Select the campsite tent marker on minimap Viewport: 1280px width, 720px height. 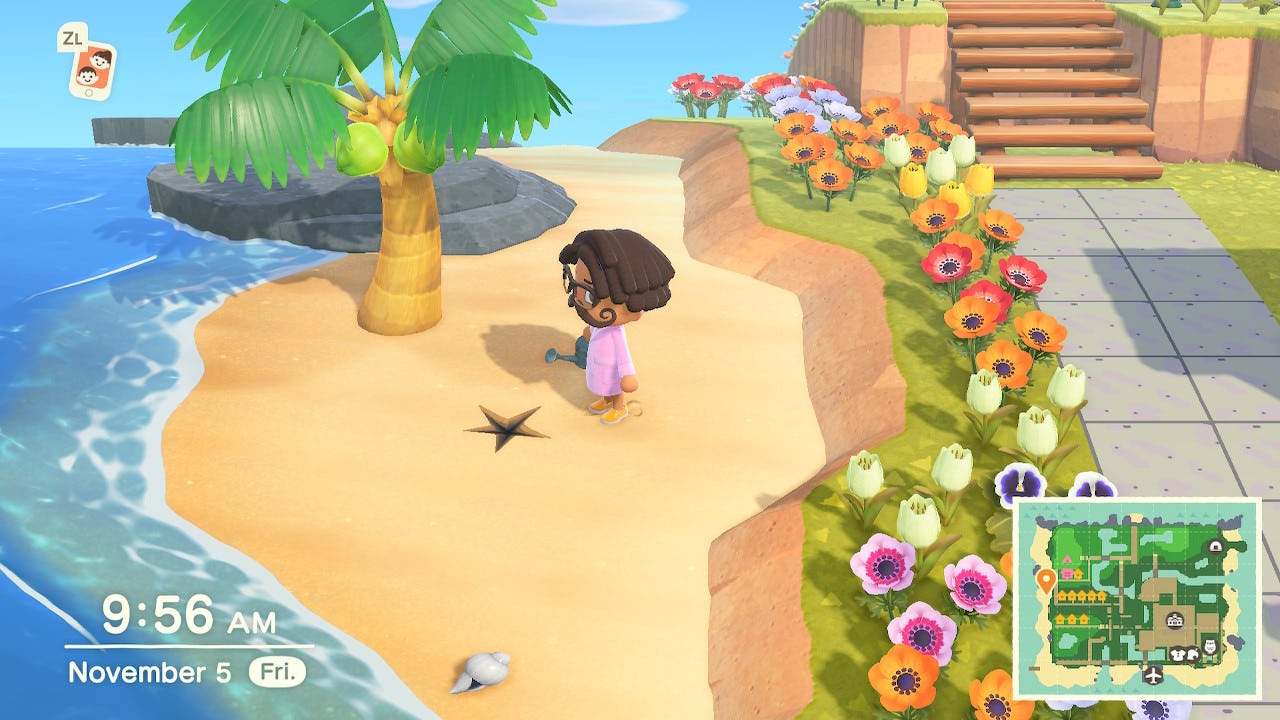1214,546
